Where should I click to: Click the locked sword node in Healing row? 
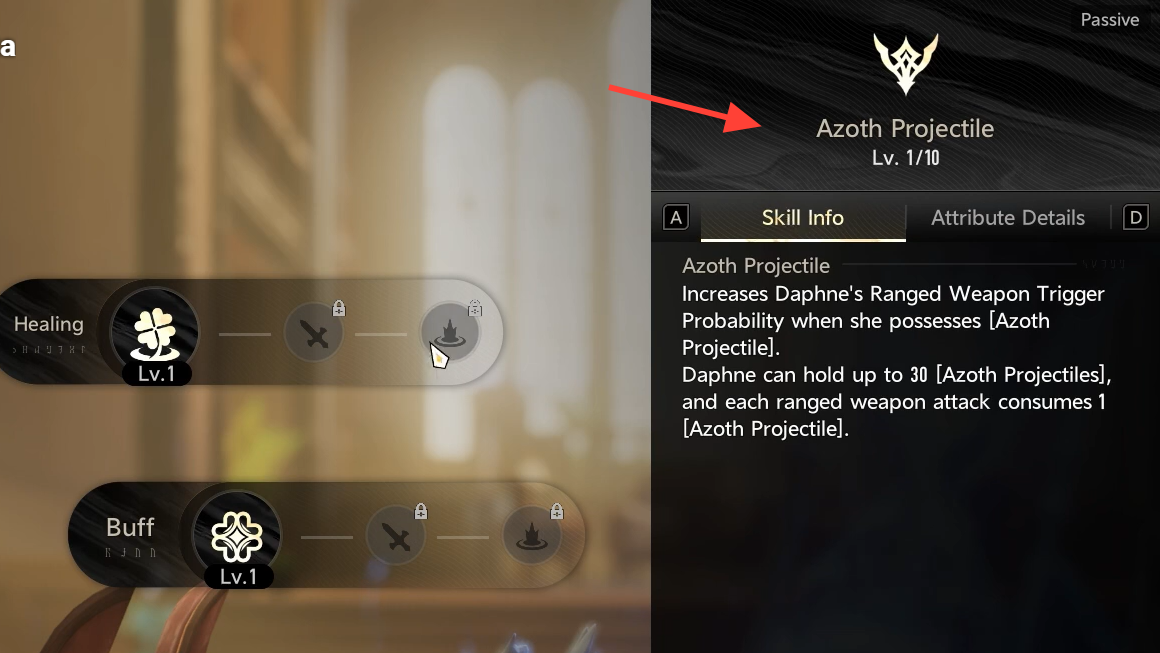click(x=315, y=333)
